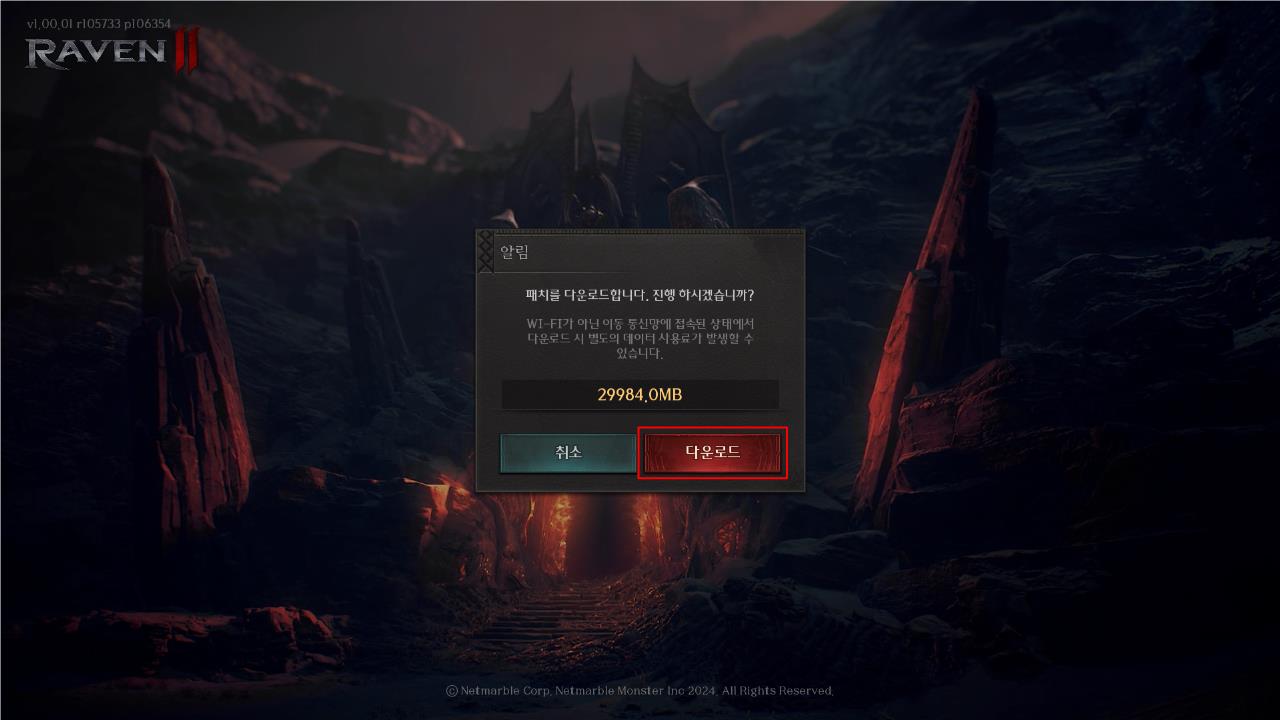The width and height of the screenshot is (1280, 720).
Task: Select the dark size bar showing patch megabytes
Action: 641,394
